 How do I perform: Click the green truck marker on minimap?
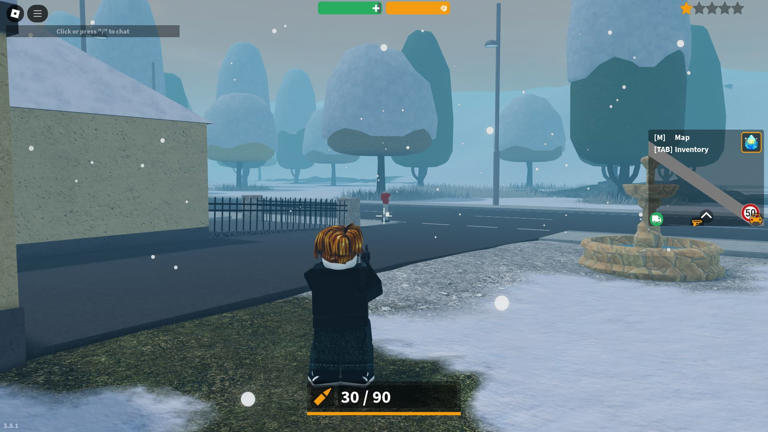[656, 219]
